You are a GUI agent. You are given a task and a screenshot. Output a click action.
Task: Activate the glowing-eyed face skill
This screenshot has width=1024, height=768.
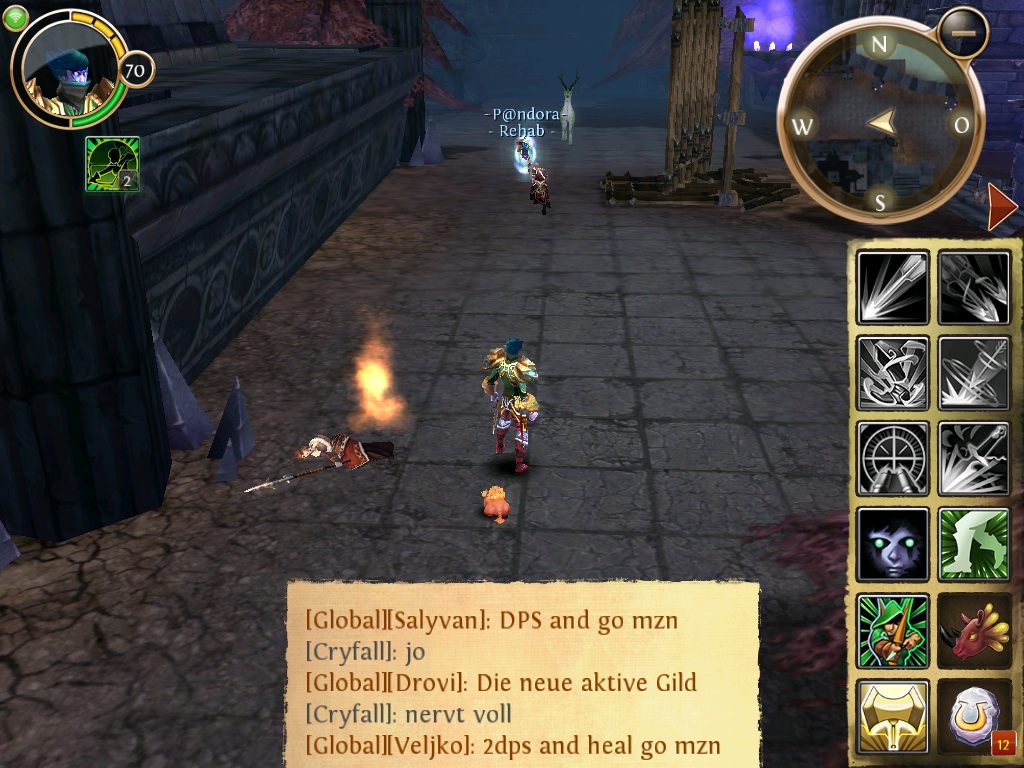[x=893, y=544]
